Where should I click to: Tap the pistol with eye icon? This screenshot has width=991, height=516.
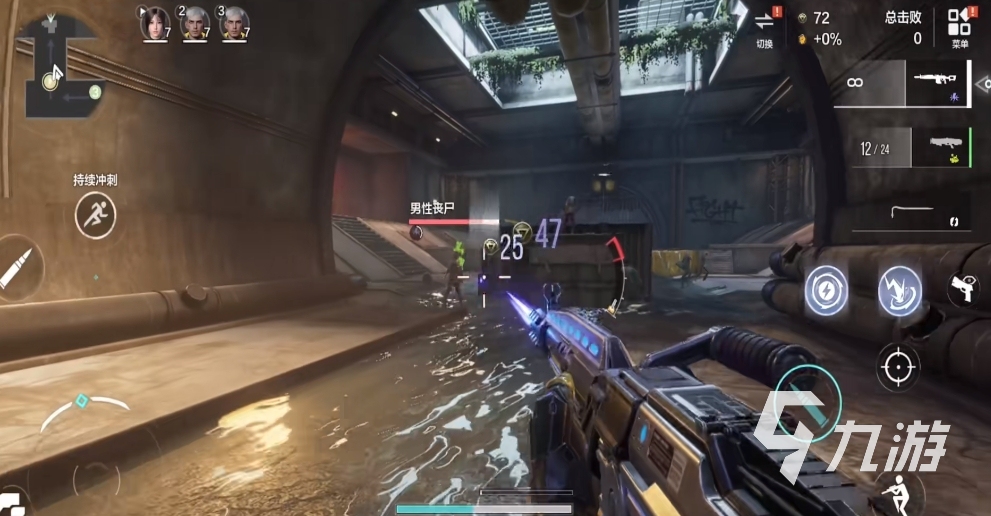(964, 288)
